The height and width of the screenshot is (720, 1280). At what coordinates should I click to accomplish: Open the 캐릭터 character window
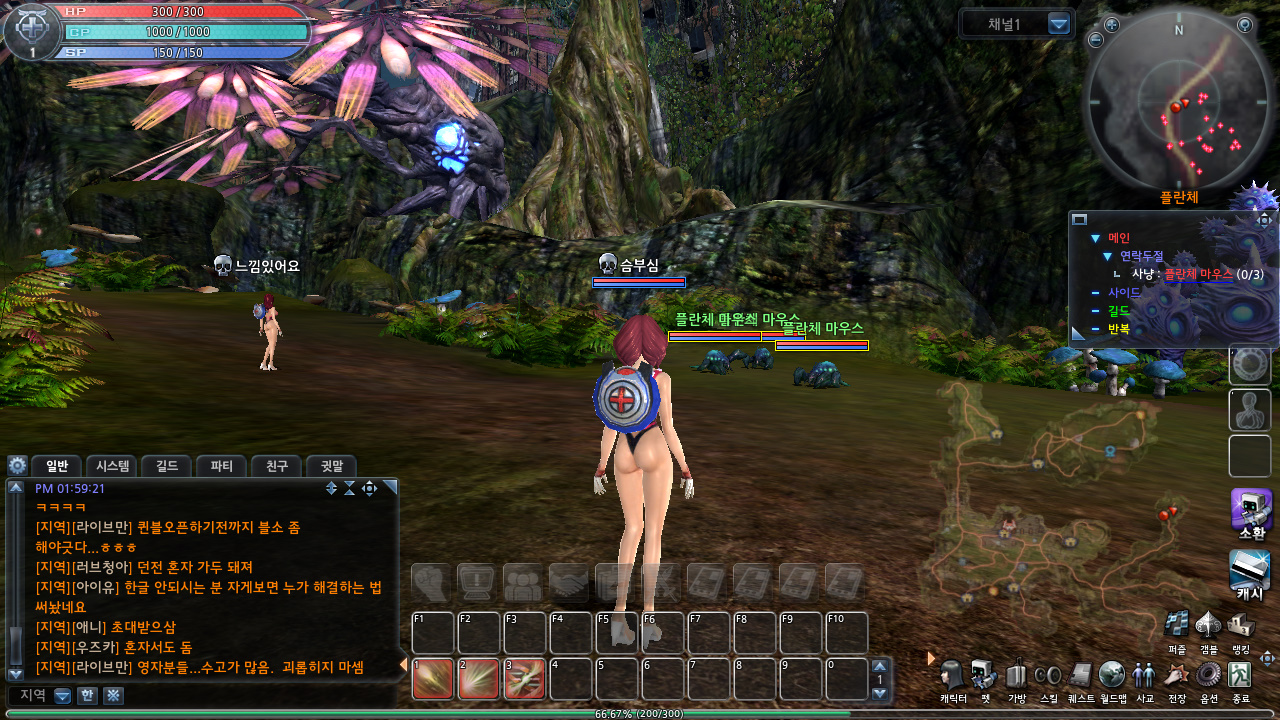pyautogui.click(x=953, y=676)
